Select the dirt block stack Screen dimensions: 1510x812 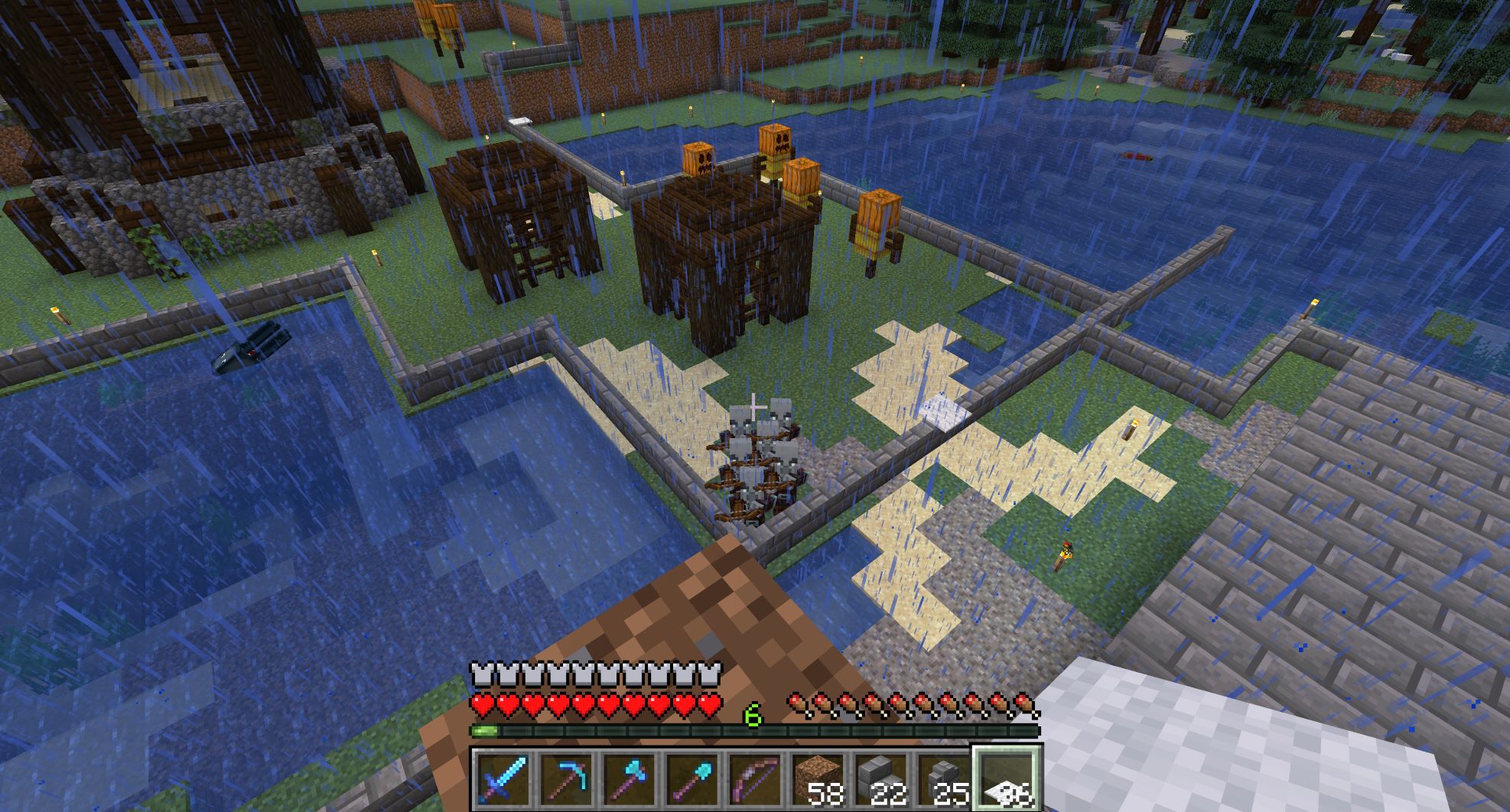click(817, 780)
